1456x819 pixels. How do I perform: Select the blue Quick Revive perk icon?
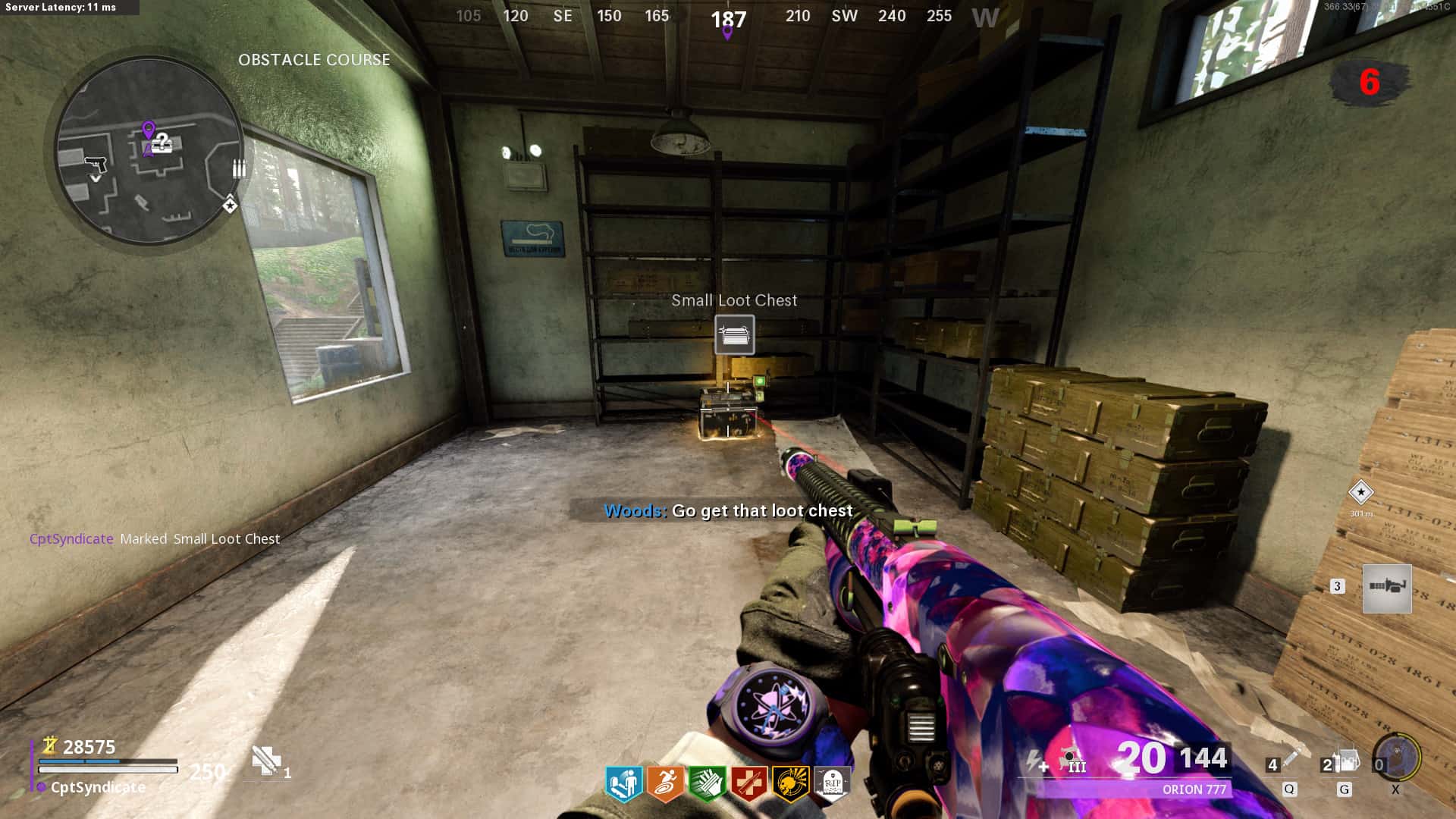(624, 783)
